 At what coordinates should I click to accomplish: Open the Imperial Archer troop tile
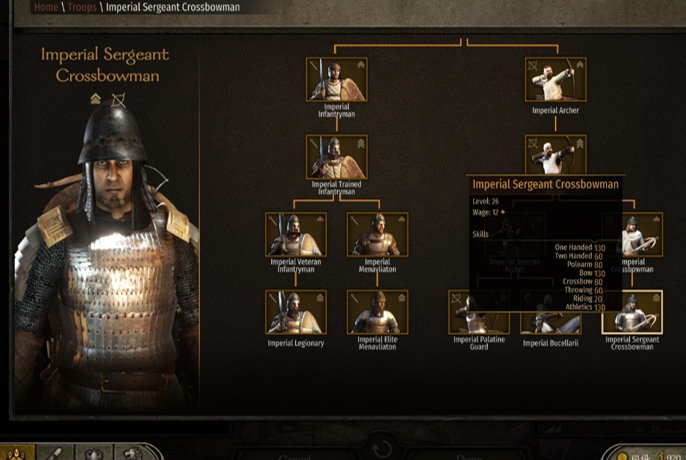556,79
